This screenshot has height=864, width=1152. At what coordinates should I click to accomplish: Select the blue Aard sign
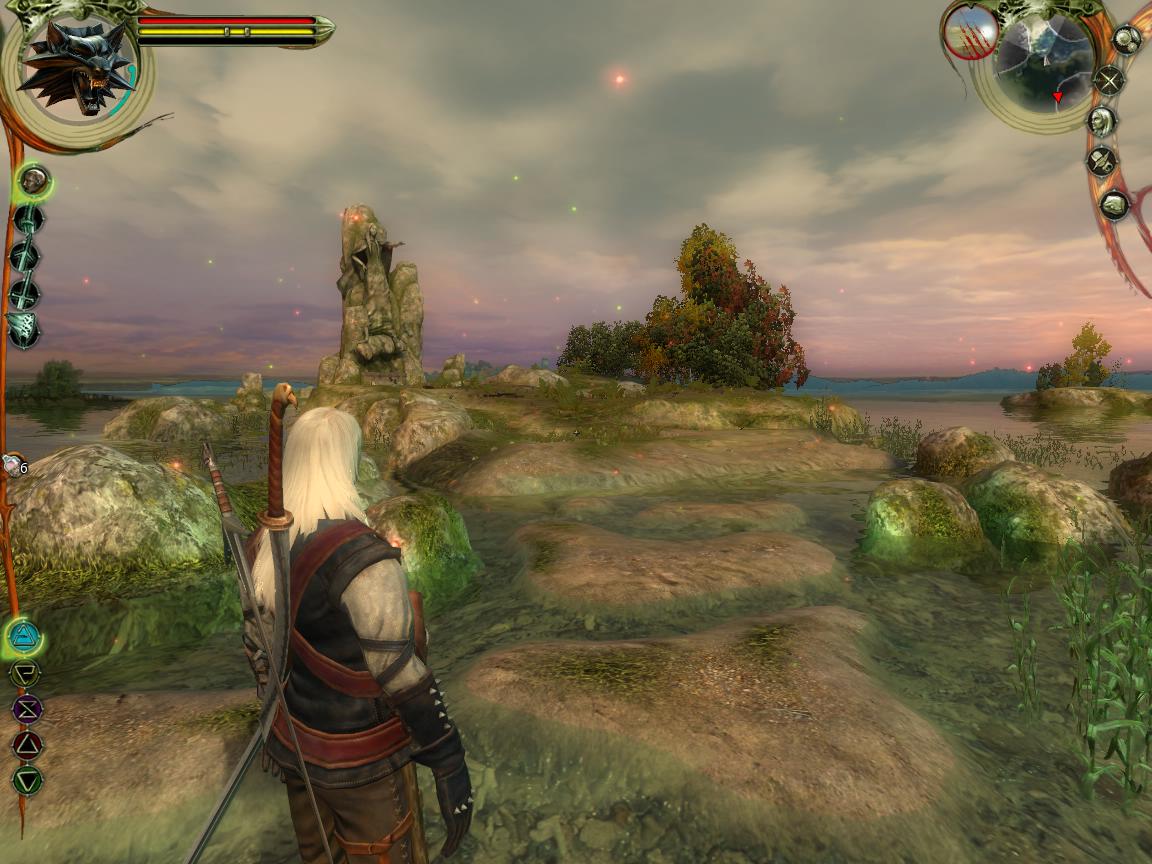click(24, 634)
